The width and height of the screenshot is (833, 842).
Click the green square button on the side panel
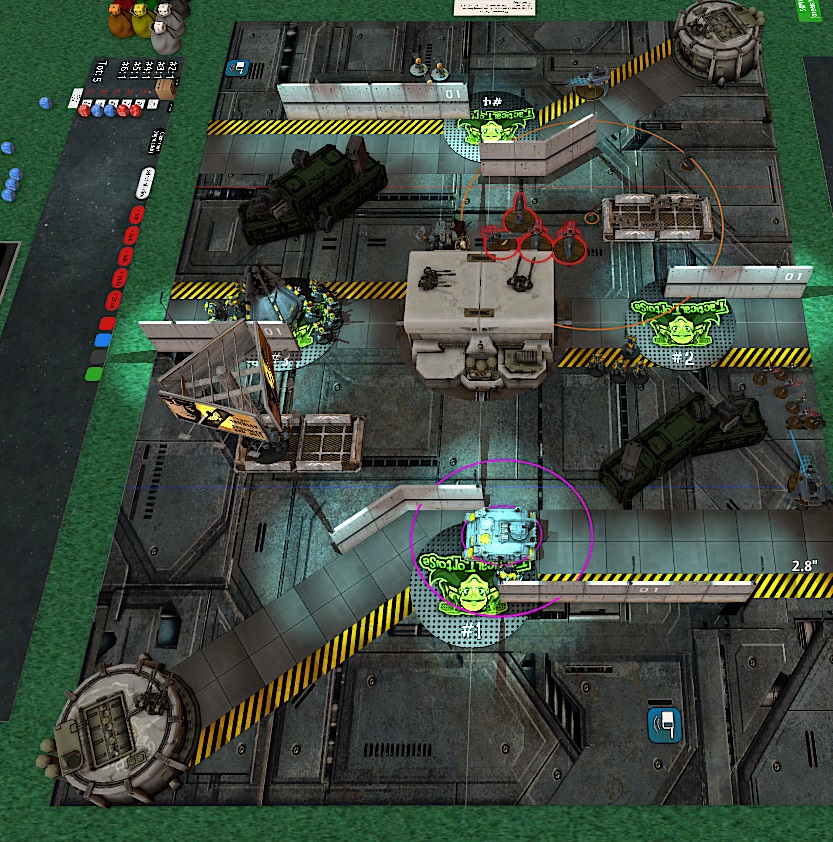(94, 374)
